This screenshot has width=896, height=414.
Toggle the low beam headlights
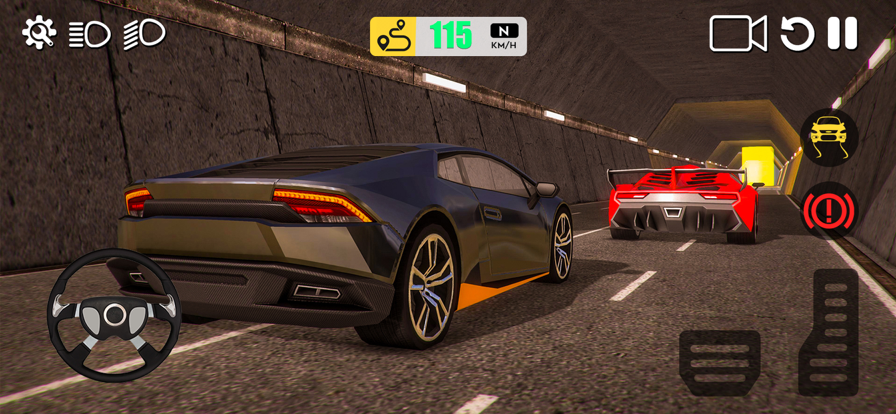pyautogui.click(x=89, y=34)
